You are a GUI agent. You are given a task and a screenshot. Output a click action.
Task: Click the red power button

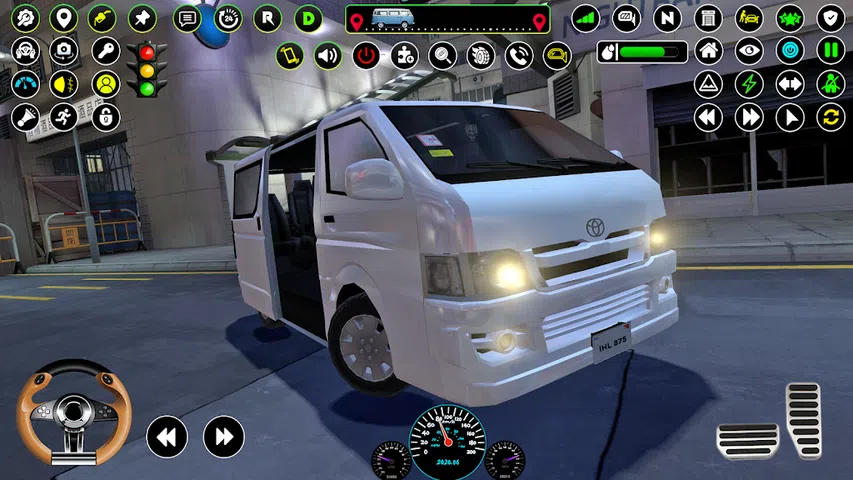click(x=366, y=56)
